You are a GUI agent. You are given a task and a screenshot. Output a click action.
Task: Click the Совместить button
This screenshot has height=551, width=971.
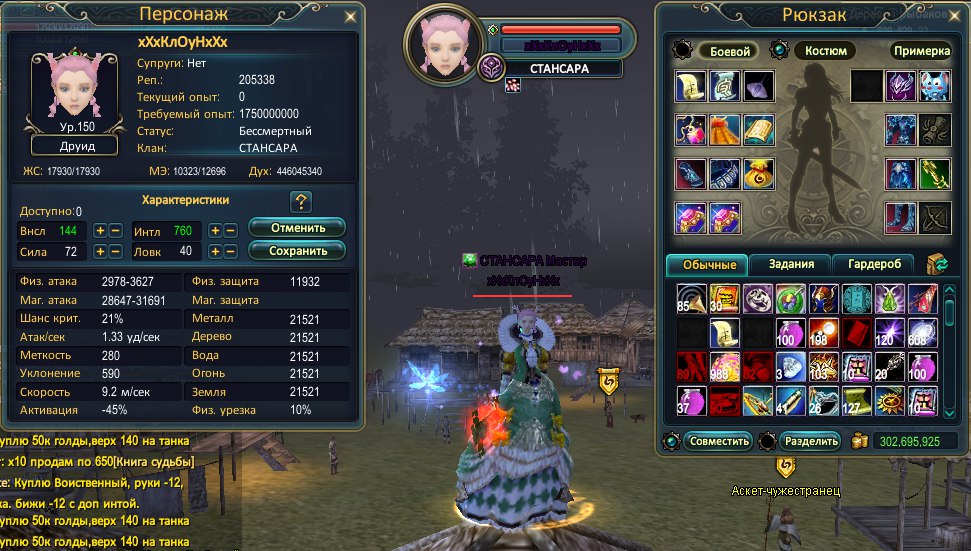(x=719, y=441)
